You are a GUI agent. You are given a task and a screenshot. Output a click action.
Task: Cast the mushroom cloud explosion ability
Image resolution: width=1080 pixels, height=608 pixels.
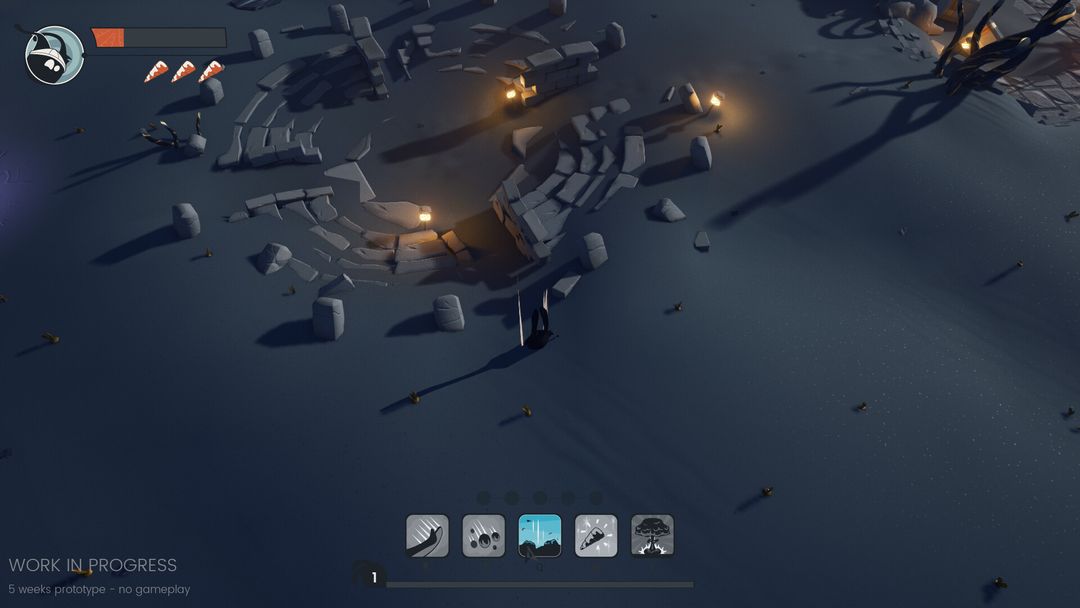click(652, 536)
